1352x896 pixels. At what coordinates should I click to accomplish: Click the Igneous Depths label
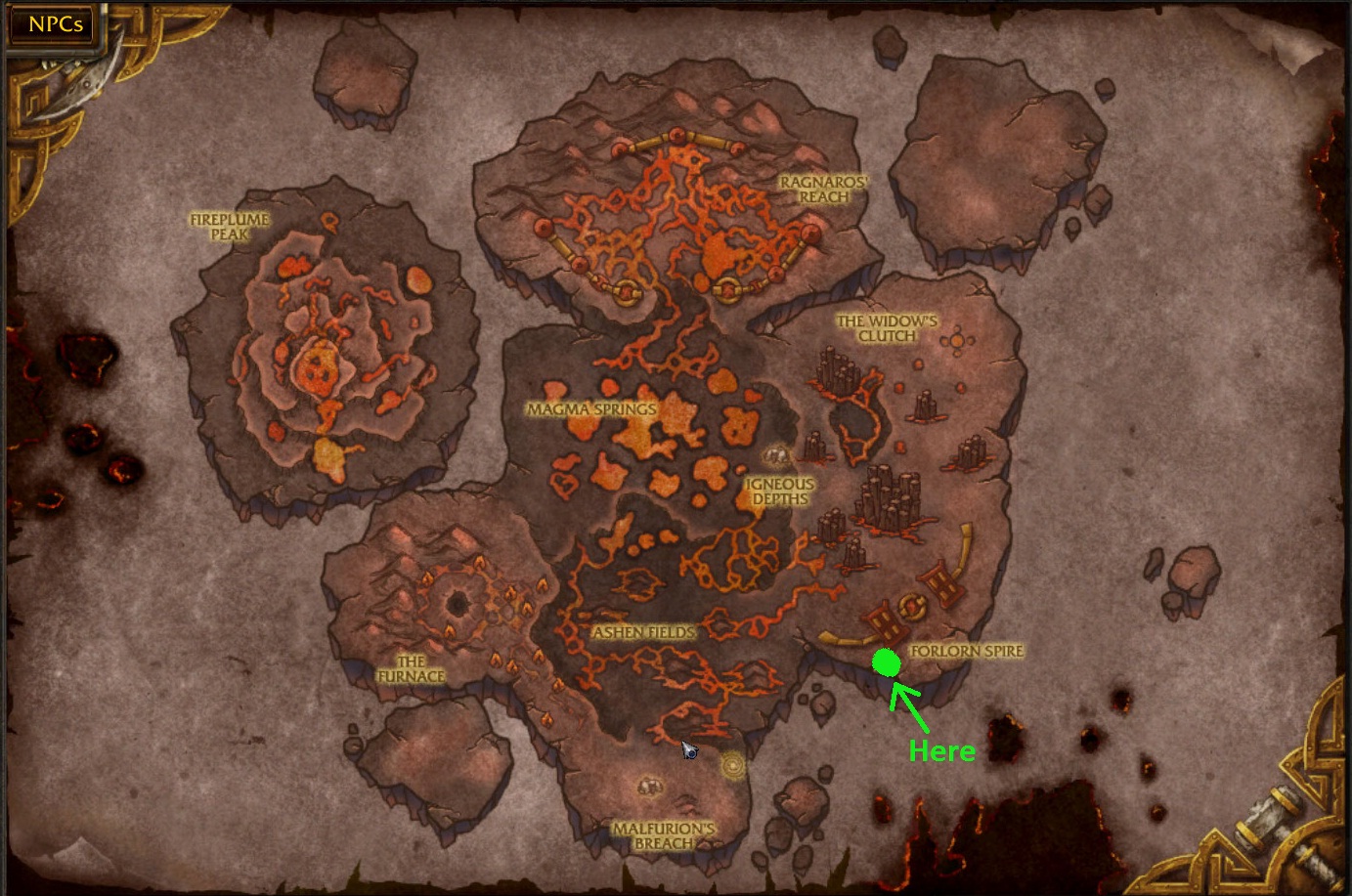coord(780,490)
